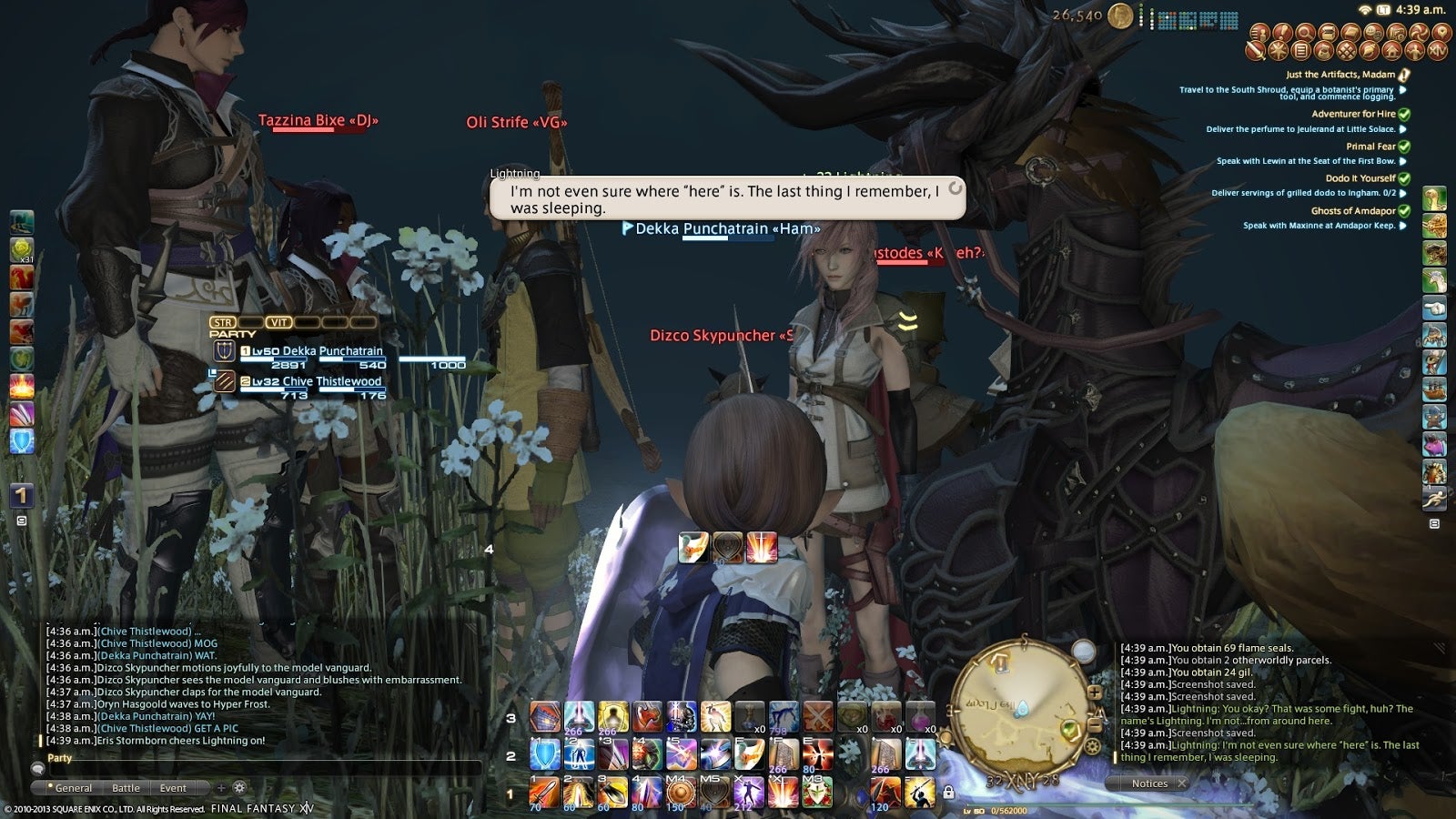Image resolution: width=1456 pixels, height=819 pixels.
Task: Open the minimap settings gear
Action: pyautogui.click(x=1093, y=744)
